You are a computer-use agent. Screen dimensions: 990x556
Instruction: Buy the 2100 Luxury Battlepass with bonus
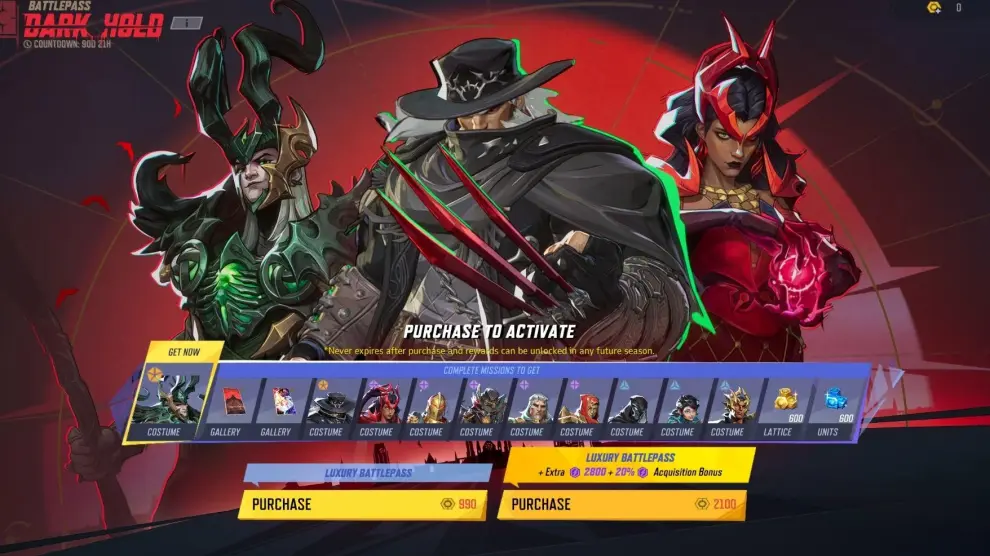pos(625,504)
